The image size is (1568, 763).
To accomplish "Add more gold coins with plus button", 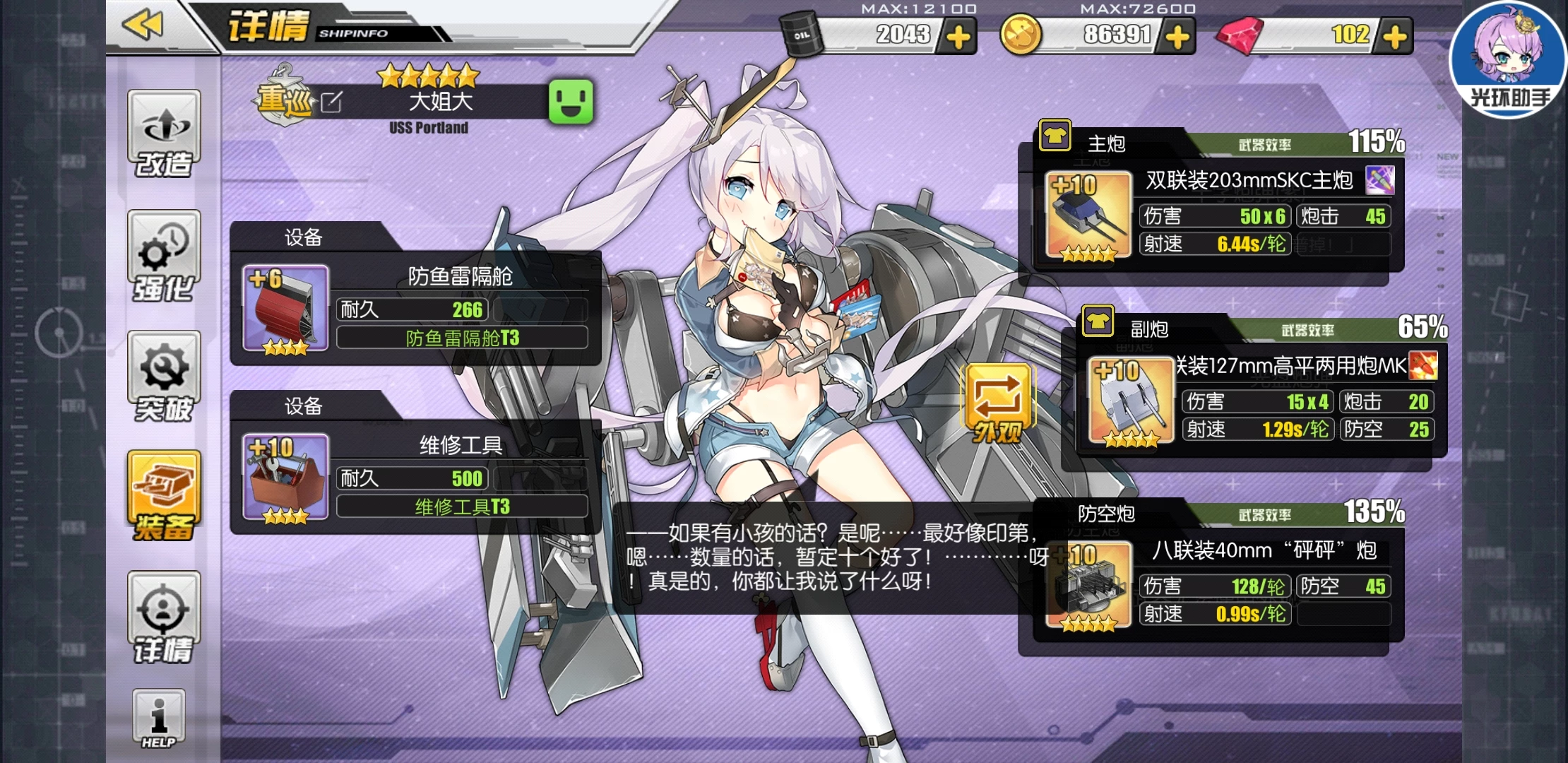I will [1177, 37].
